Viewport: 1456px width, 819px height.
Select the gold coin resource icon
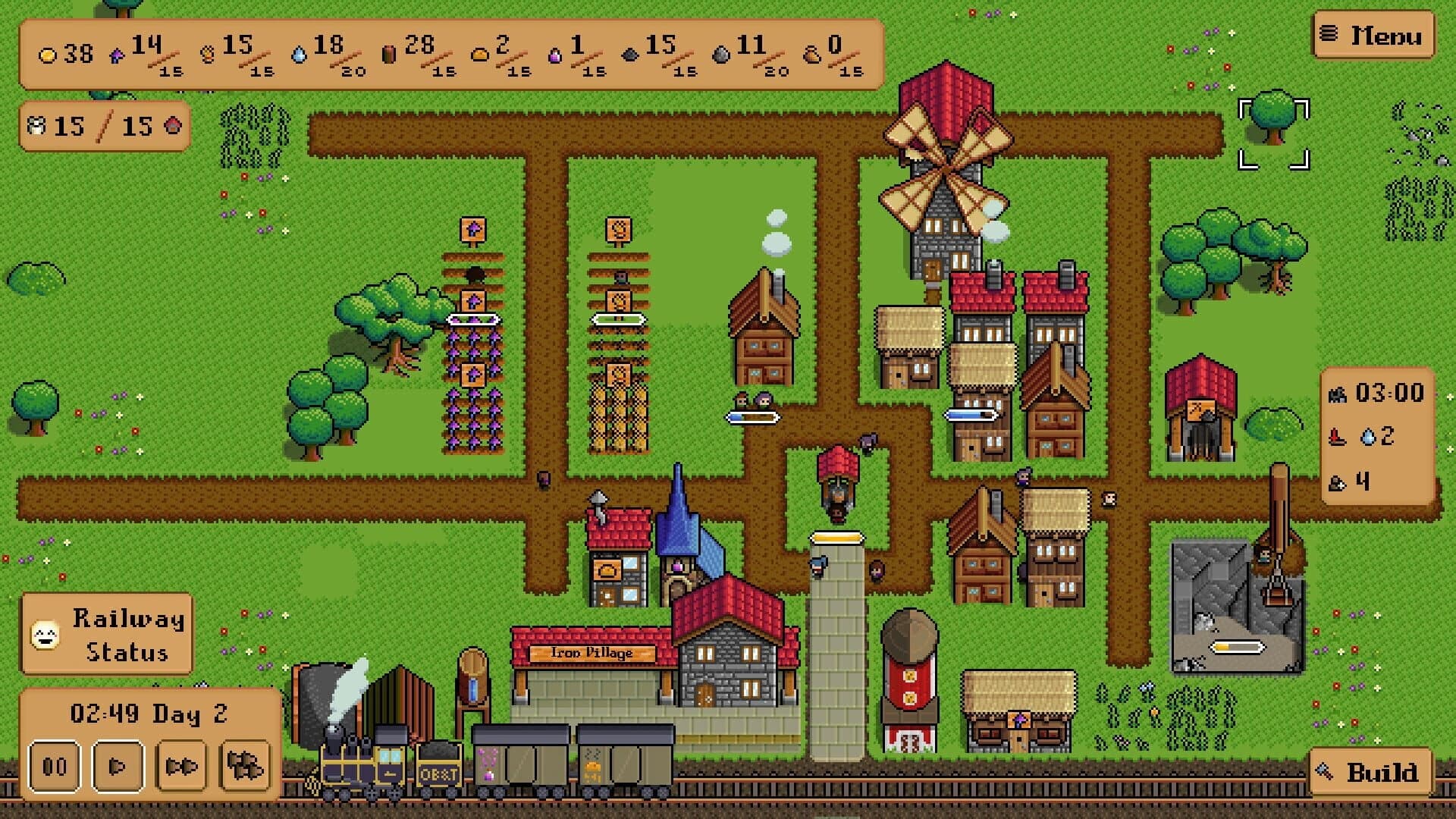[x=47, y=55]
